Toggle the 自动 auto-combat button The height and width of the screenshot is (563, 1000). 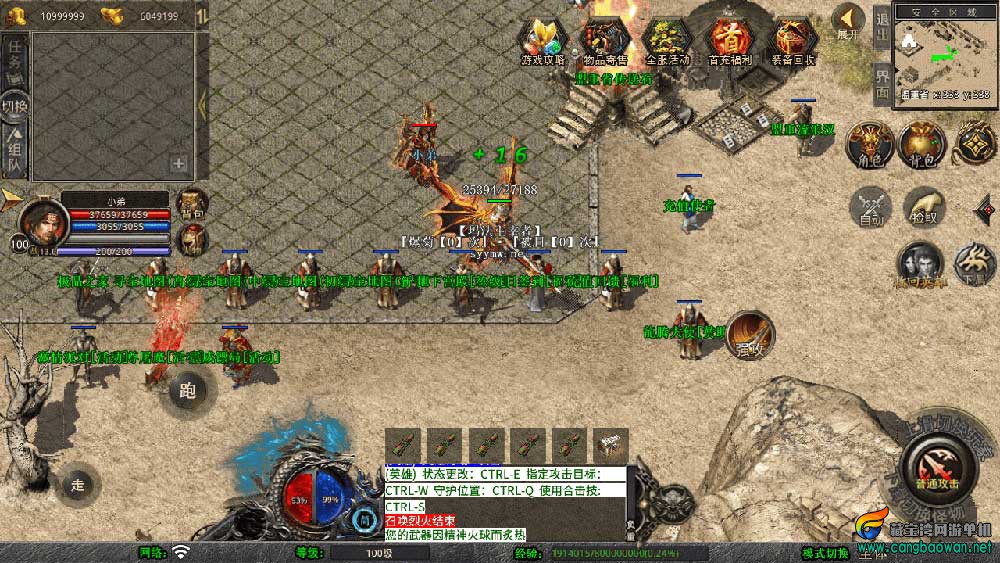click(x=867, y=206)
